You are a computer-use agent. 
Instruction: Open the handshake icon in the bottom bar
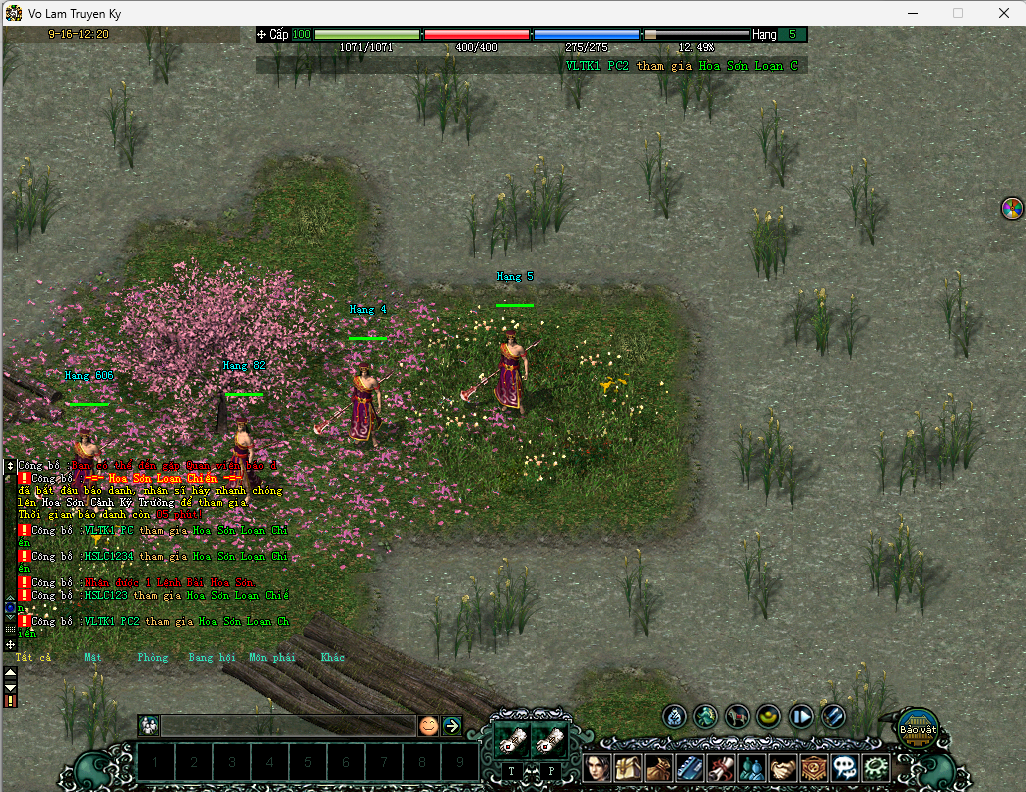click(x=783, y=768)
